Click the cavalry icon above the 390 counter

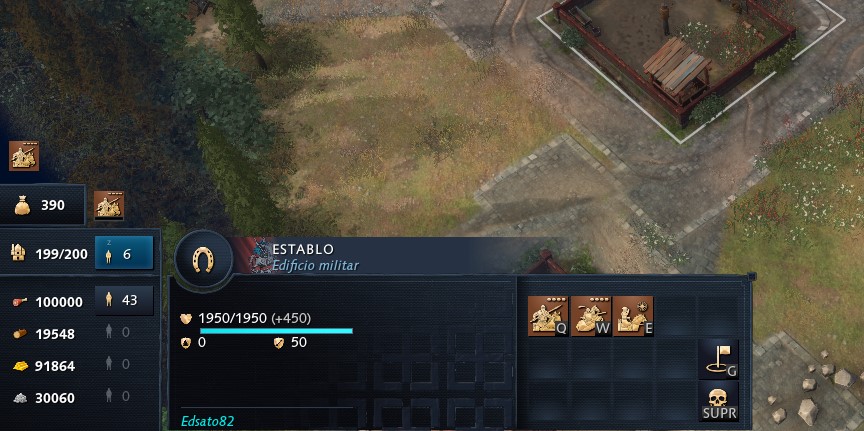tap(24, 157)
